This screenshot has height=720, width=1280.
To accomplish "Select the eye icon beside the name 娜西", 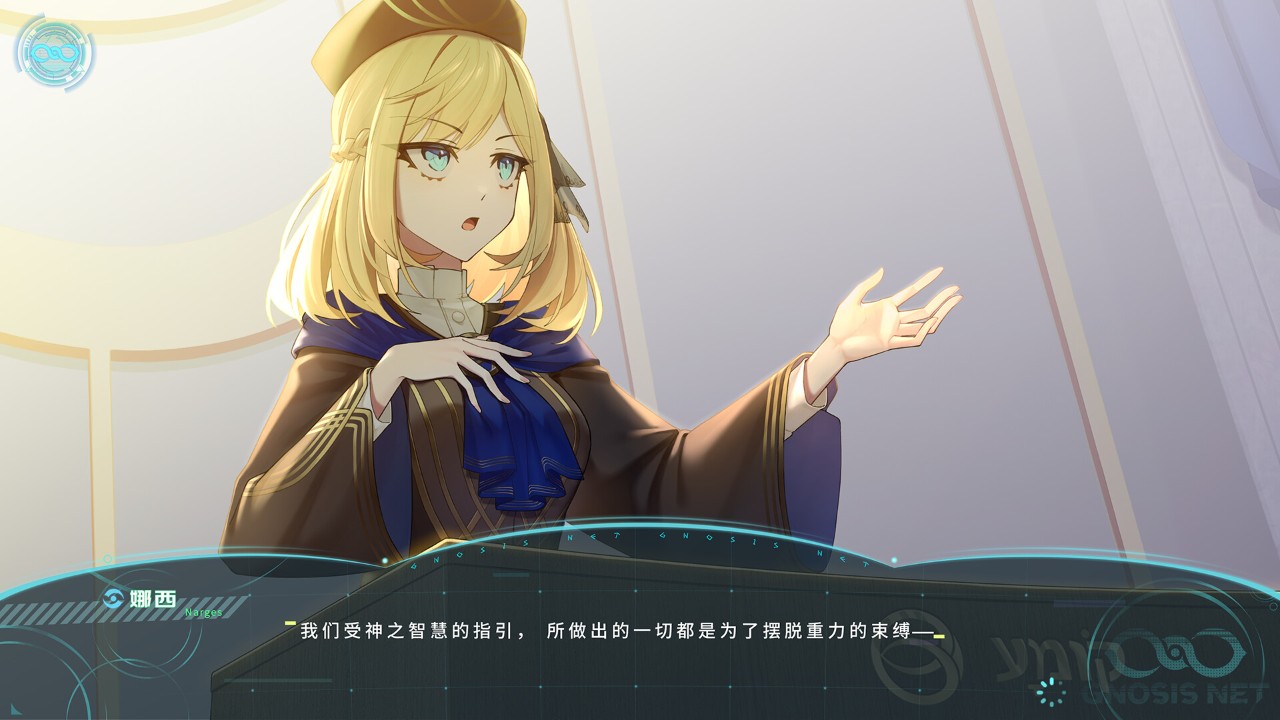I will pos(113,597).
